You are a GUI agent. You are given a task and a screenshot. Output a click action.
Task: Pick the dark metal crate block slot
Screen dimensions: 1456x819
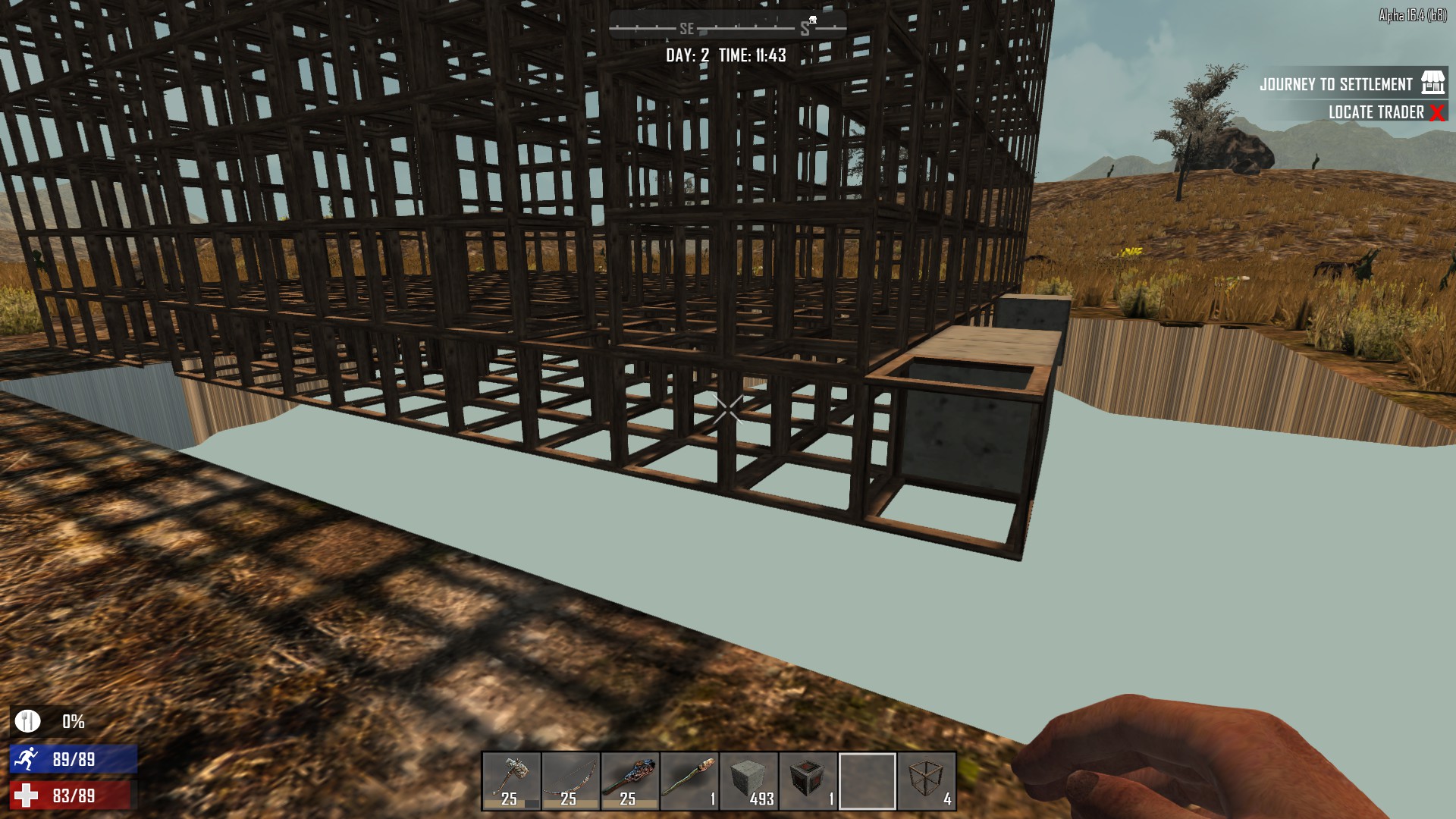pos(808,781)
